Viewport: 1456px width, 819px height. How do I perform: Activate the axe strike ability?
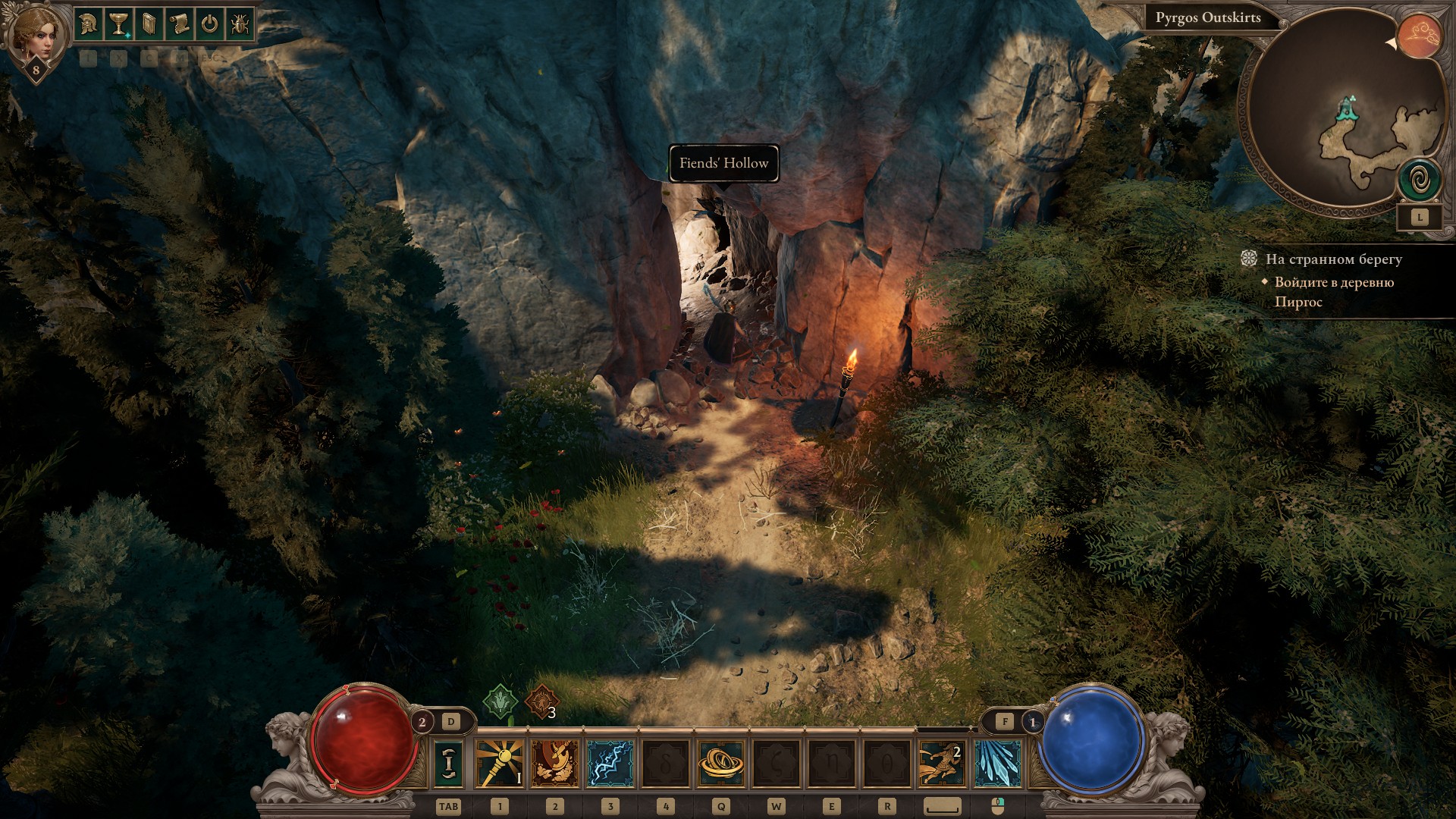coord(555,764)
